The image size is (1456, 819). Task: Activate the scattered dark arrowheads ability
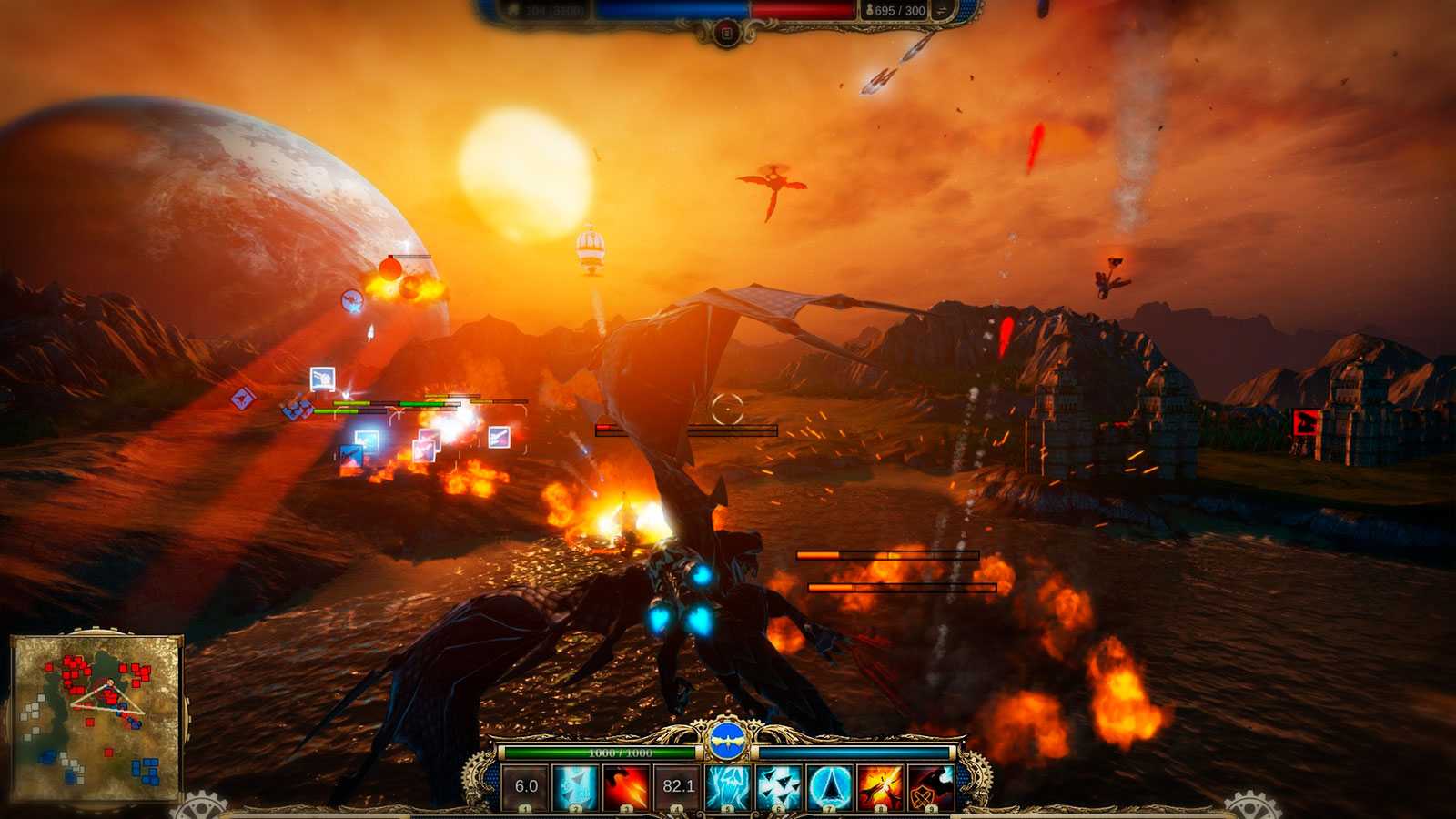pos(779,786)
